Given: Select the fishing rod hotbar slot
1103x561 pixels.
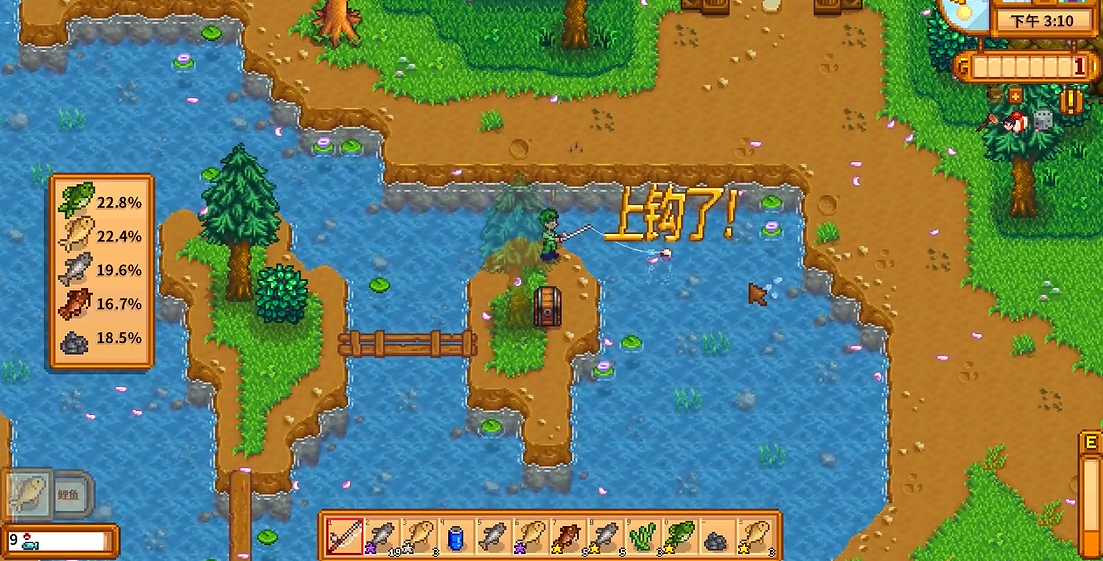Looking at the screenshot, I should [x=343, y=537].
